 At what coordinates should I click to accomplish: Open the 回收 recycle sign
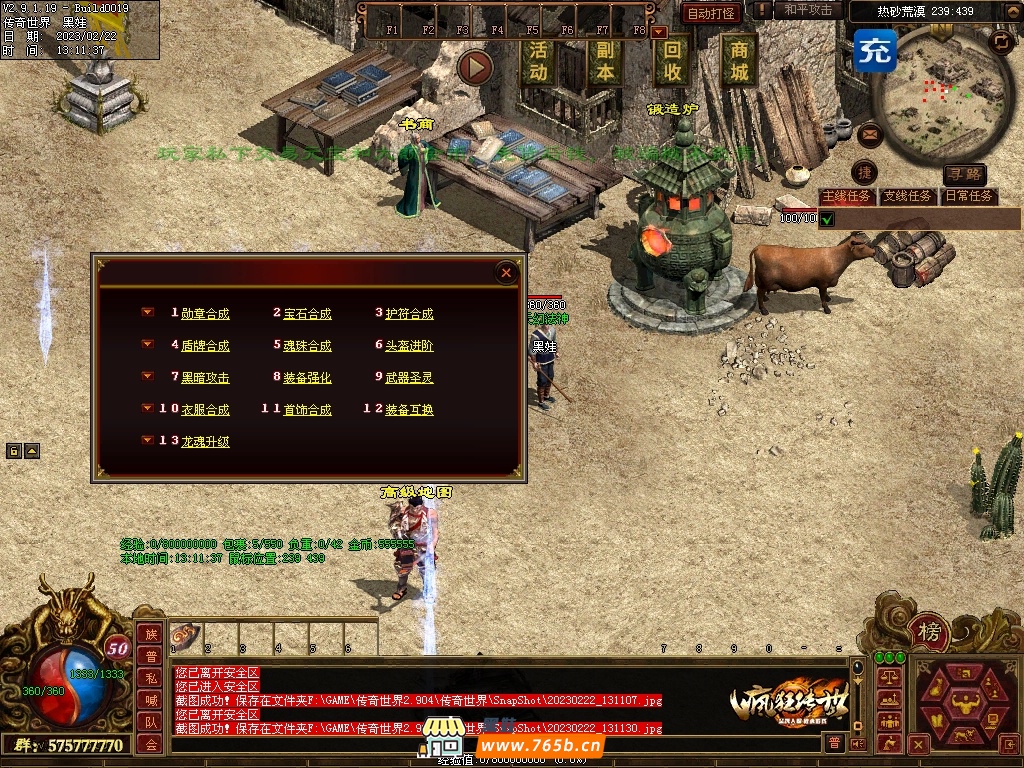coord(673,61)
